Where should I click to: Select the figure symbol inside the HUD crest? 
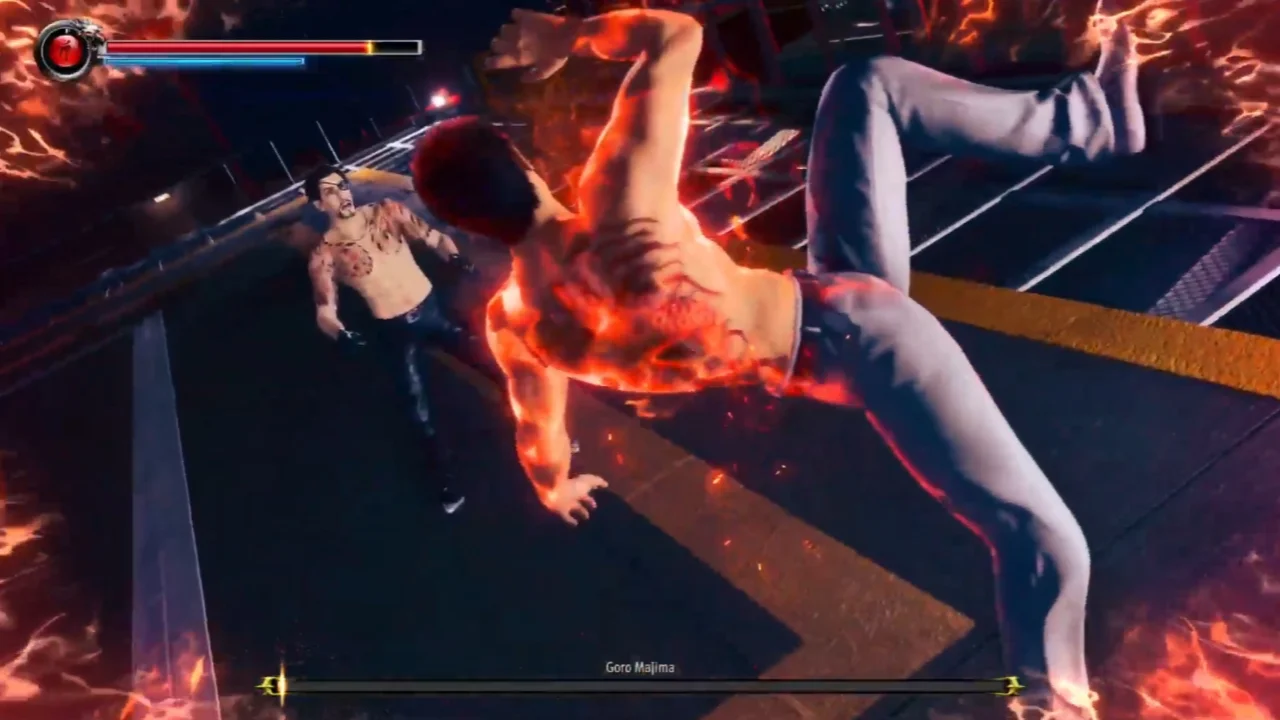(63, 47)
